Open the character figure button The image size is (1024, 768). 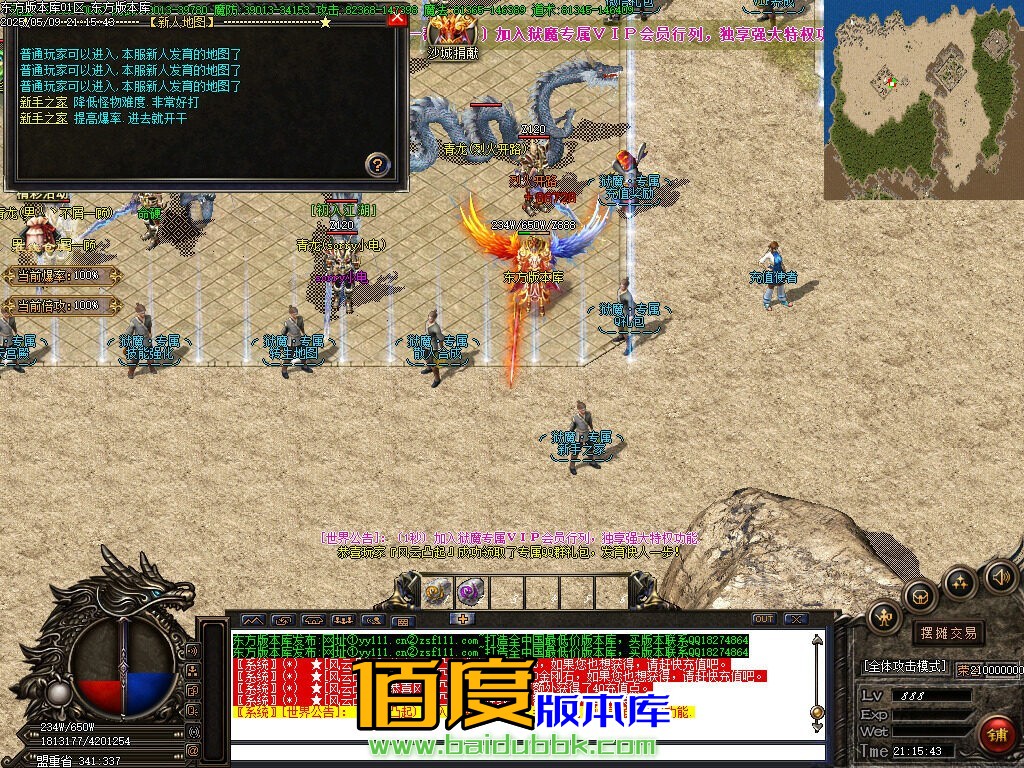tap(885, 618)
